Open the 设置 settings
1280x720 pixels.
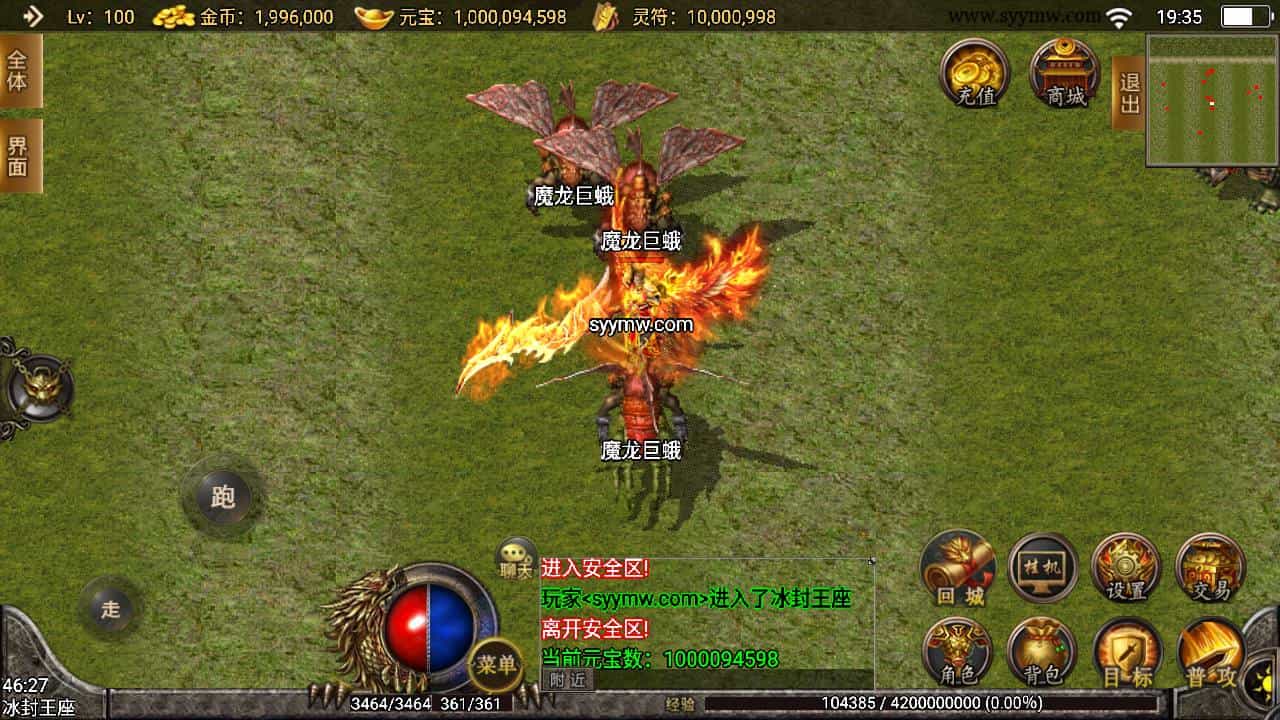1126,568
